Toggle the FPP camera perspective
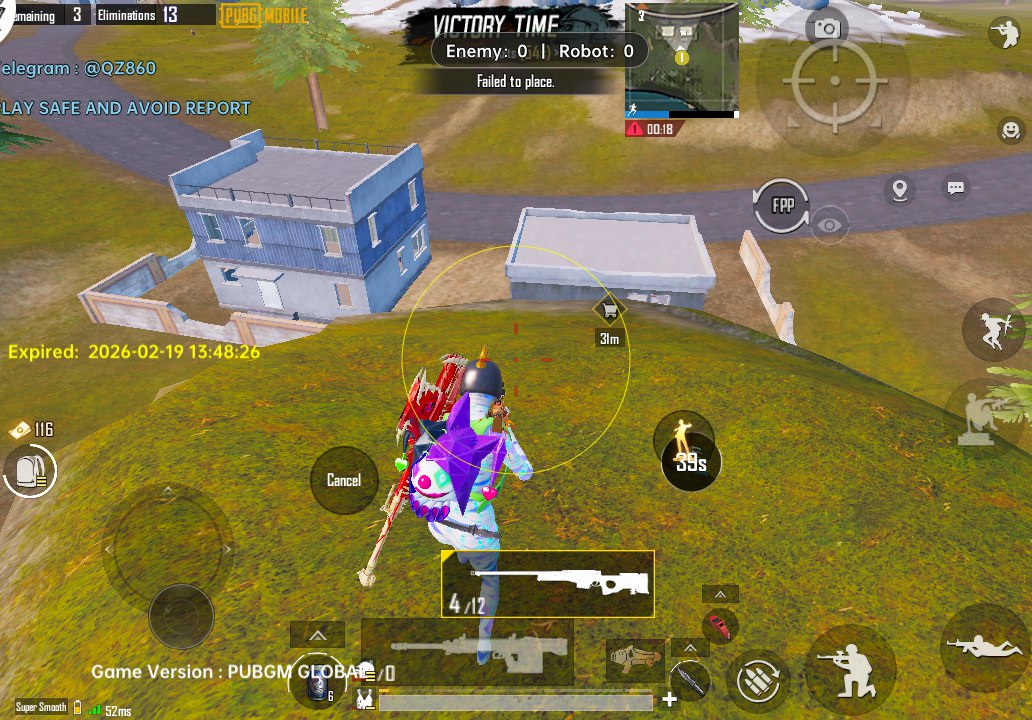 782,205
